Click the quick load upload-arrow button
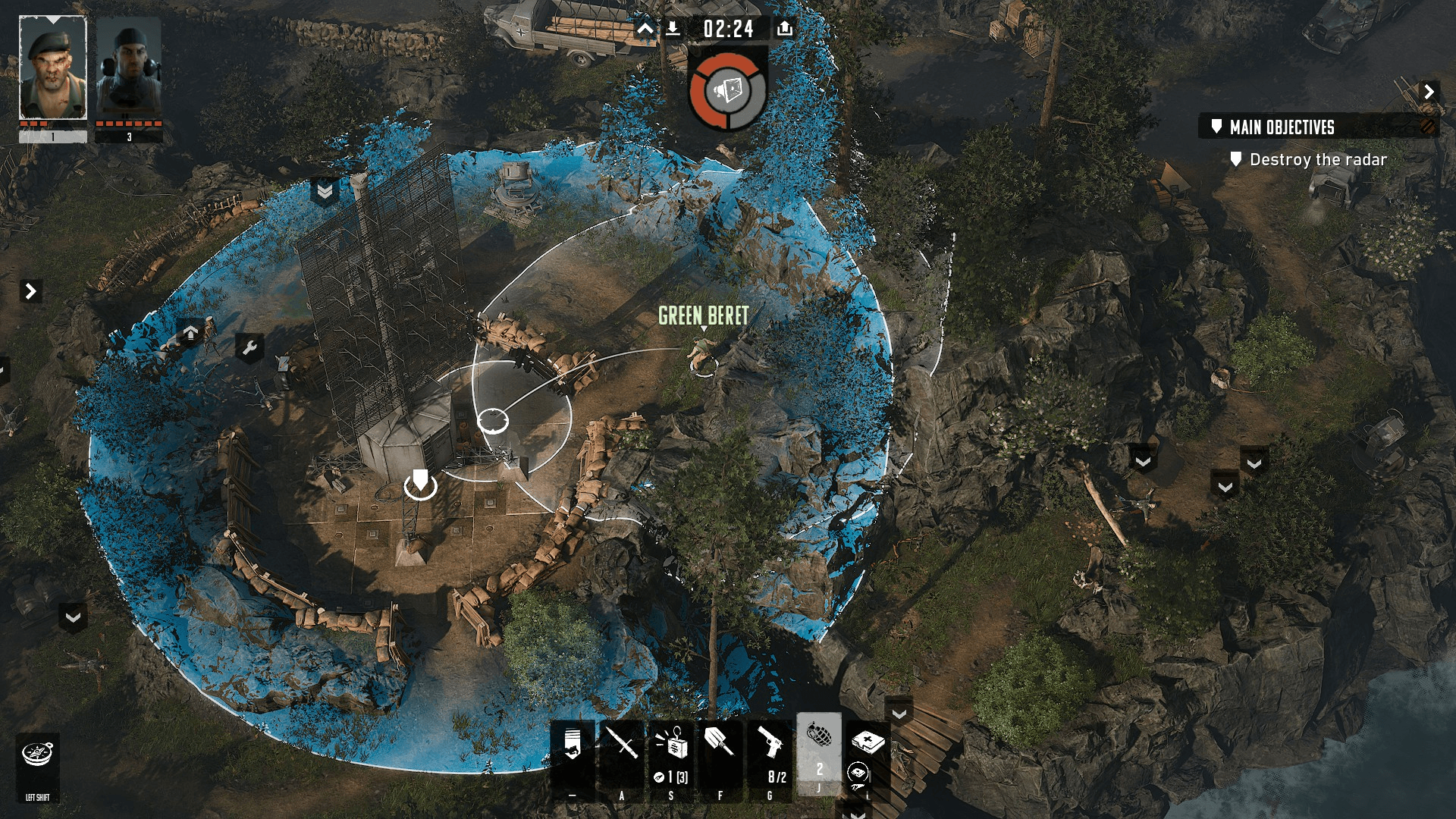The image size is (1456, 819). coord(785,29)
